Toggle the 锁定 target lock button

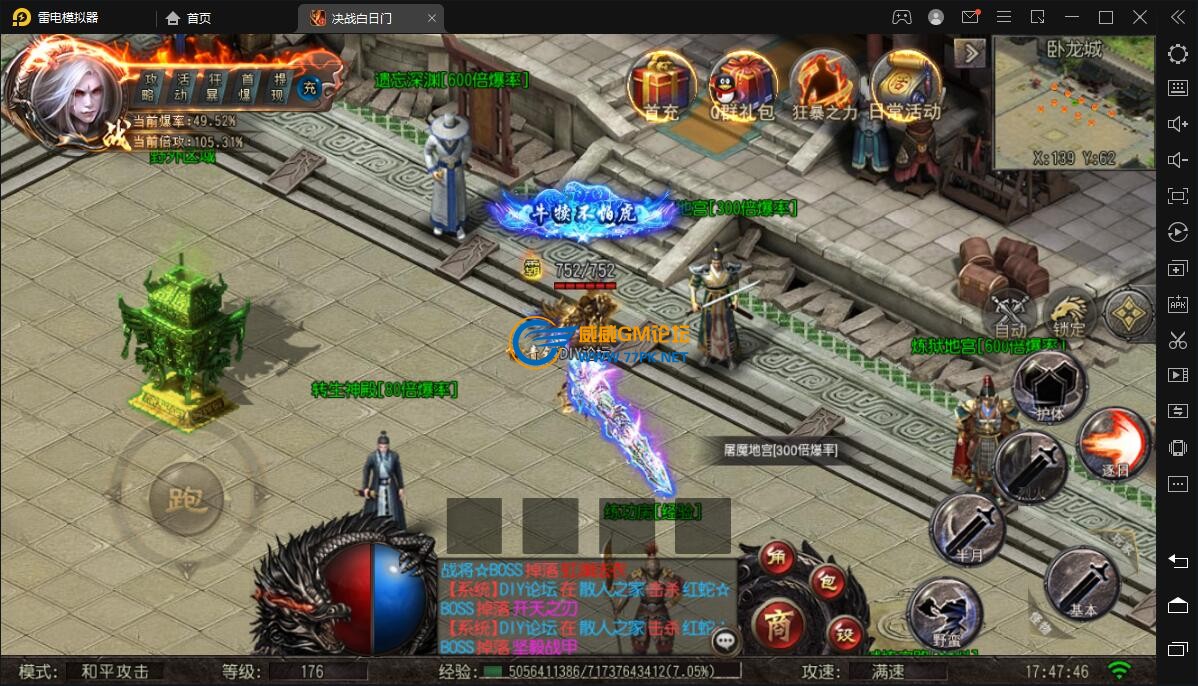(x=1069, y=314)
